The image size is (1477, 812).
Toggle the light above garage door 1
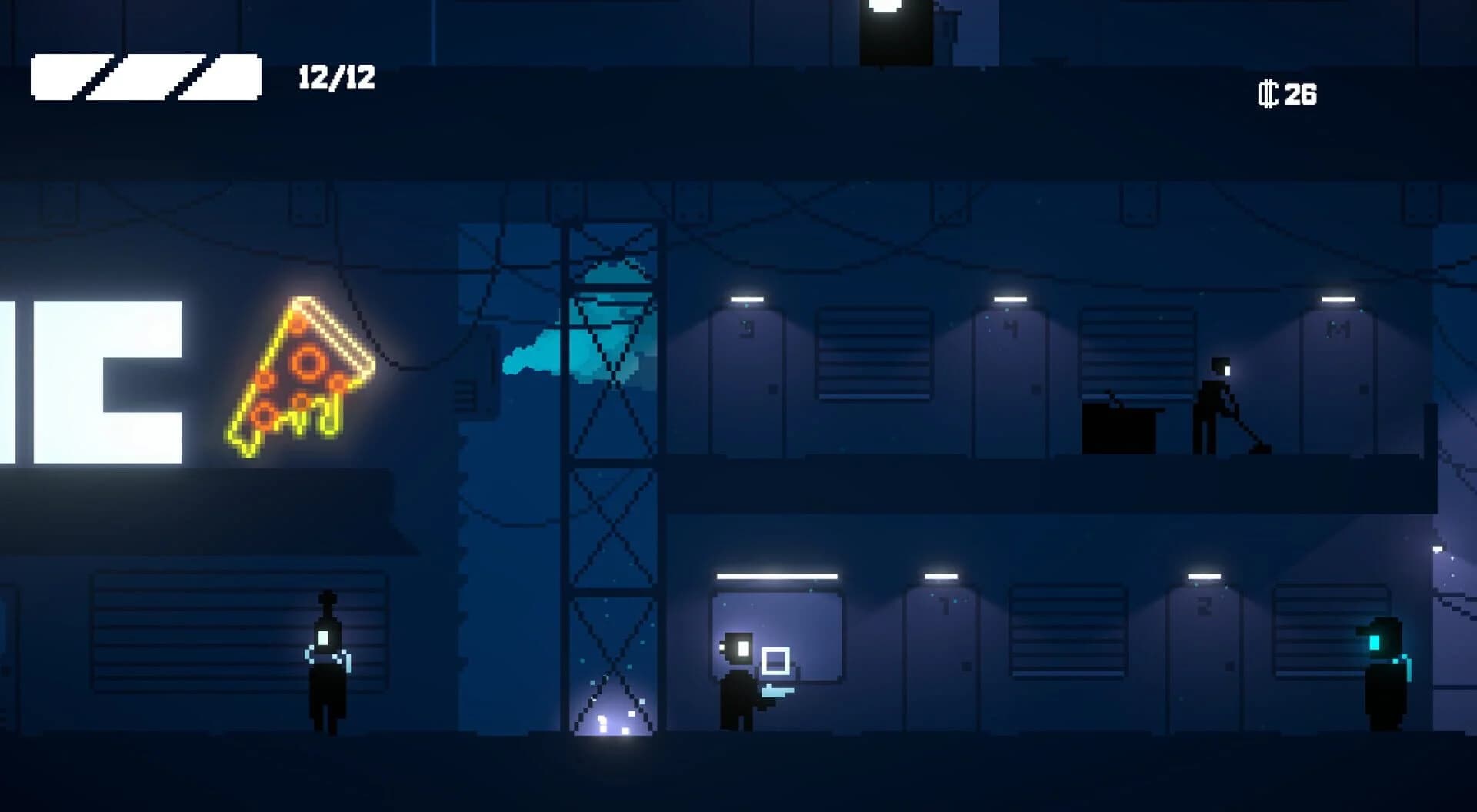click(941, 575)
